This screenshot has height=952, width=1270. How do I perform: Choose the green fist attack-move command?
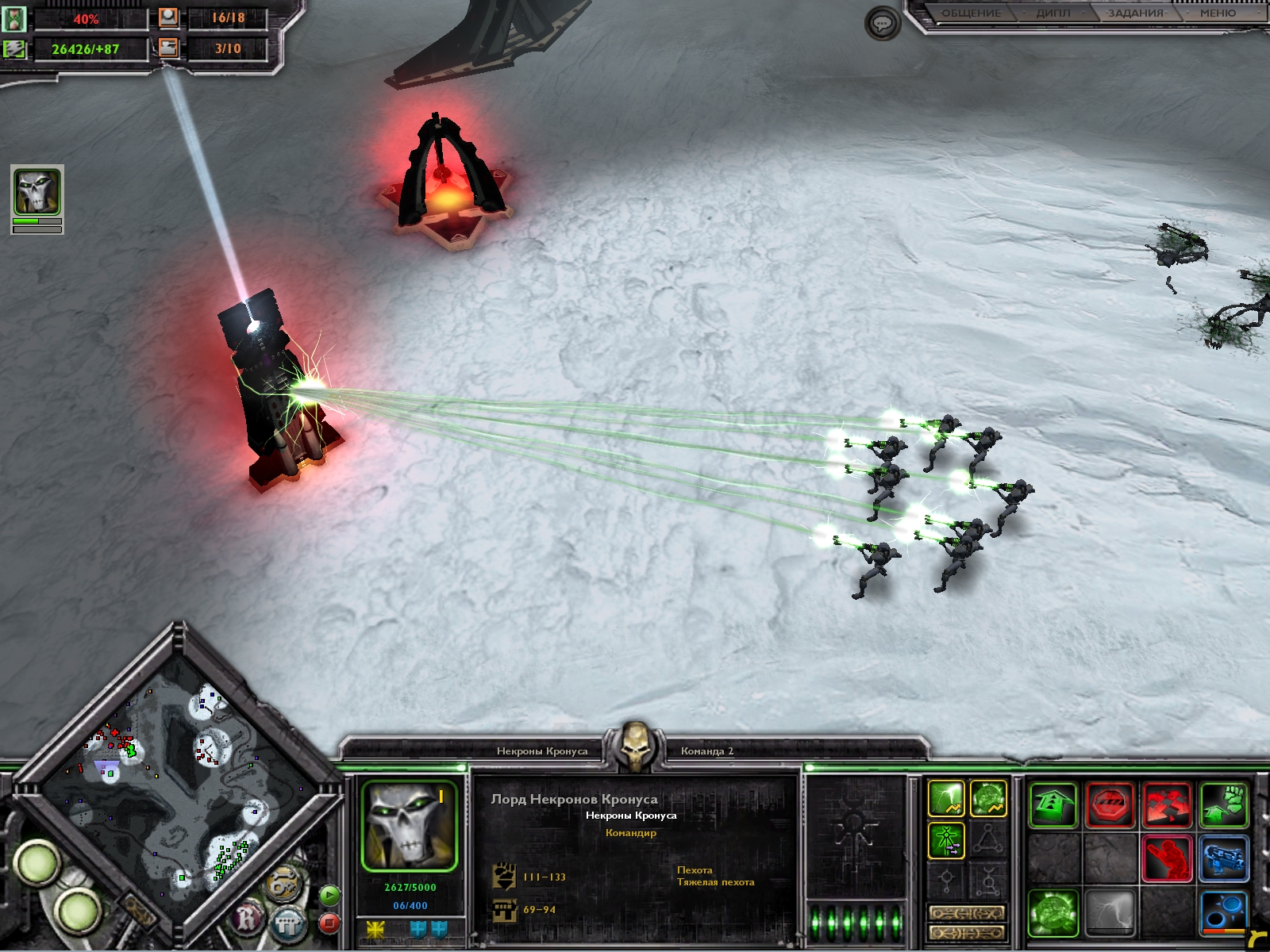(1223, 804)
